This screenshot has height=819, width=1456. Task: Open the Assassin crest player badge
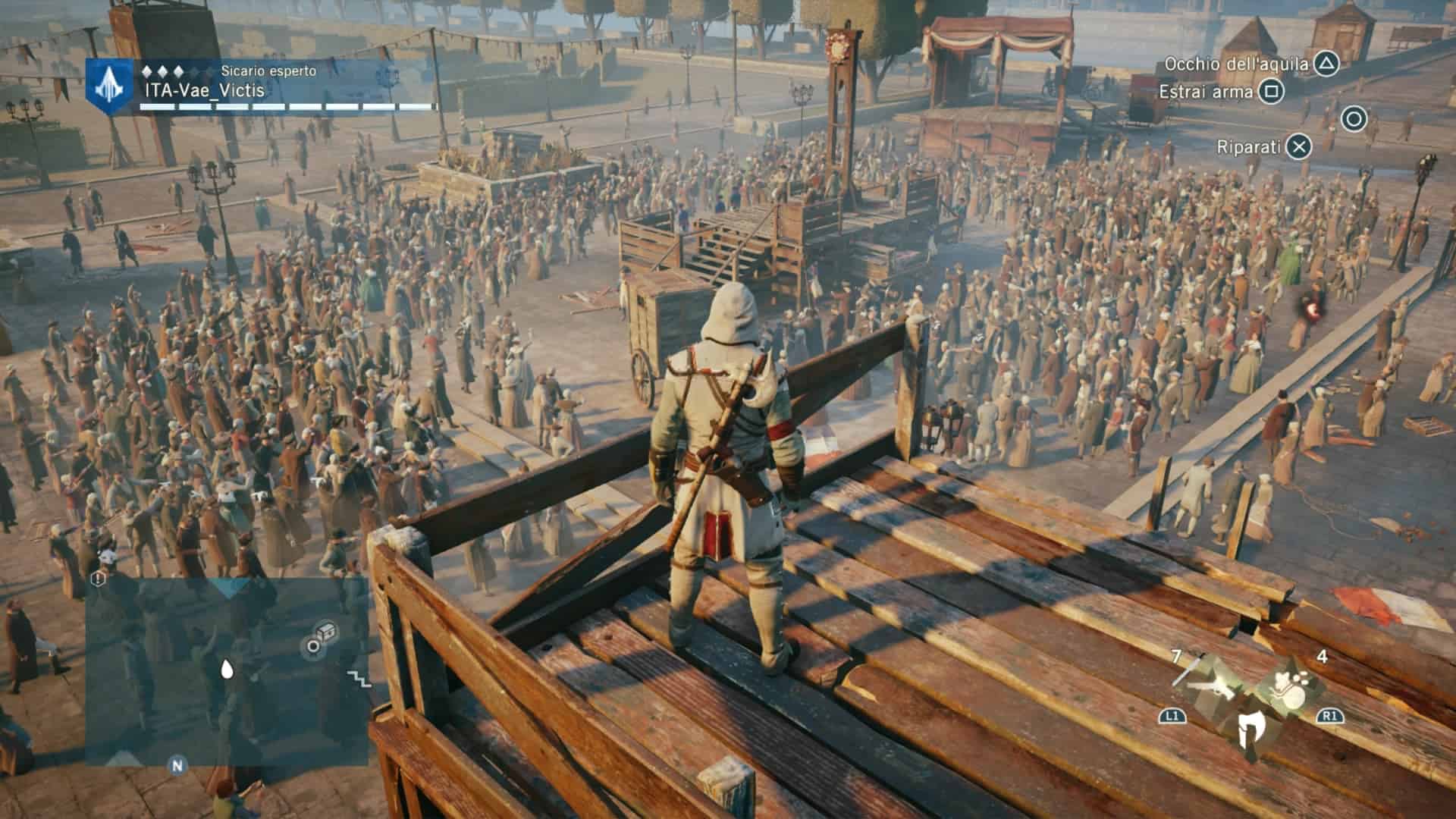110,85
